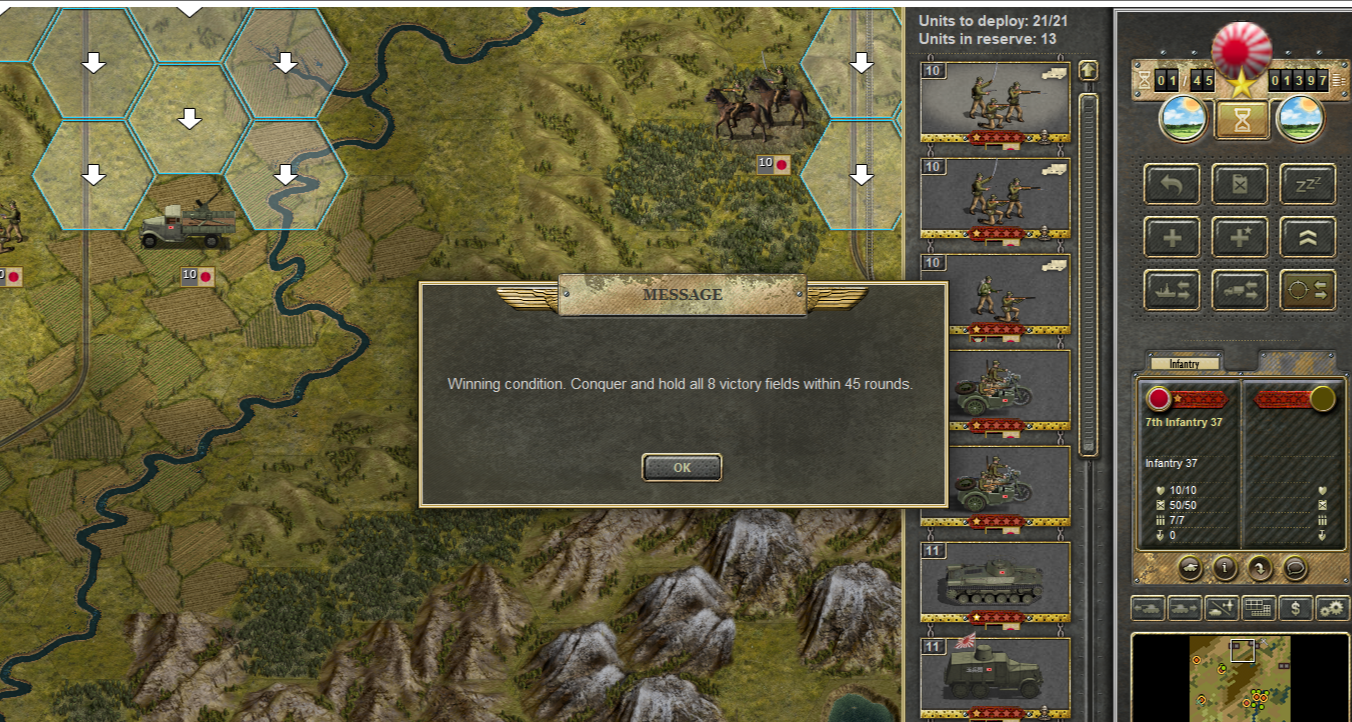1352x722 pixels.
Task: Click the plus sign reinforce button
Action: point(1172,238)
